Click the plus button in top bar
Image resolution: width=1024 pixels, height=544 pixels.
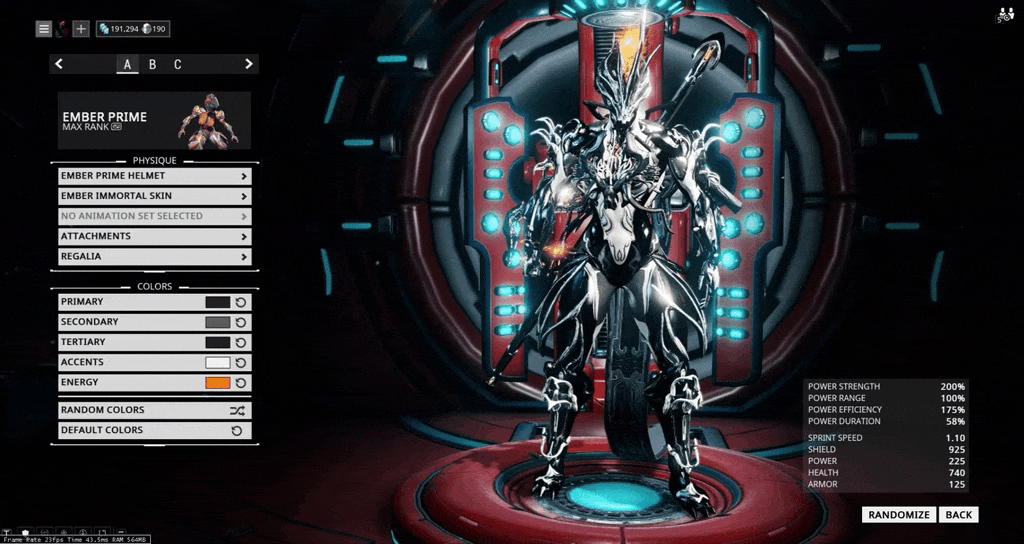coord(81,29)
